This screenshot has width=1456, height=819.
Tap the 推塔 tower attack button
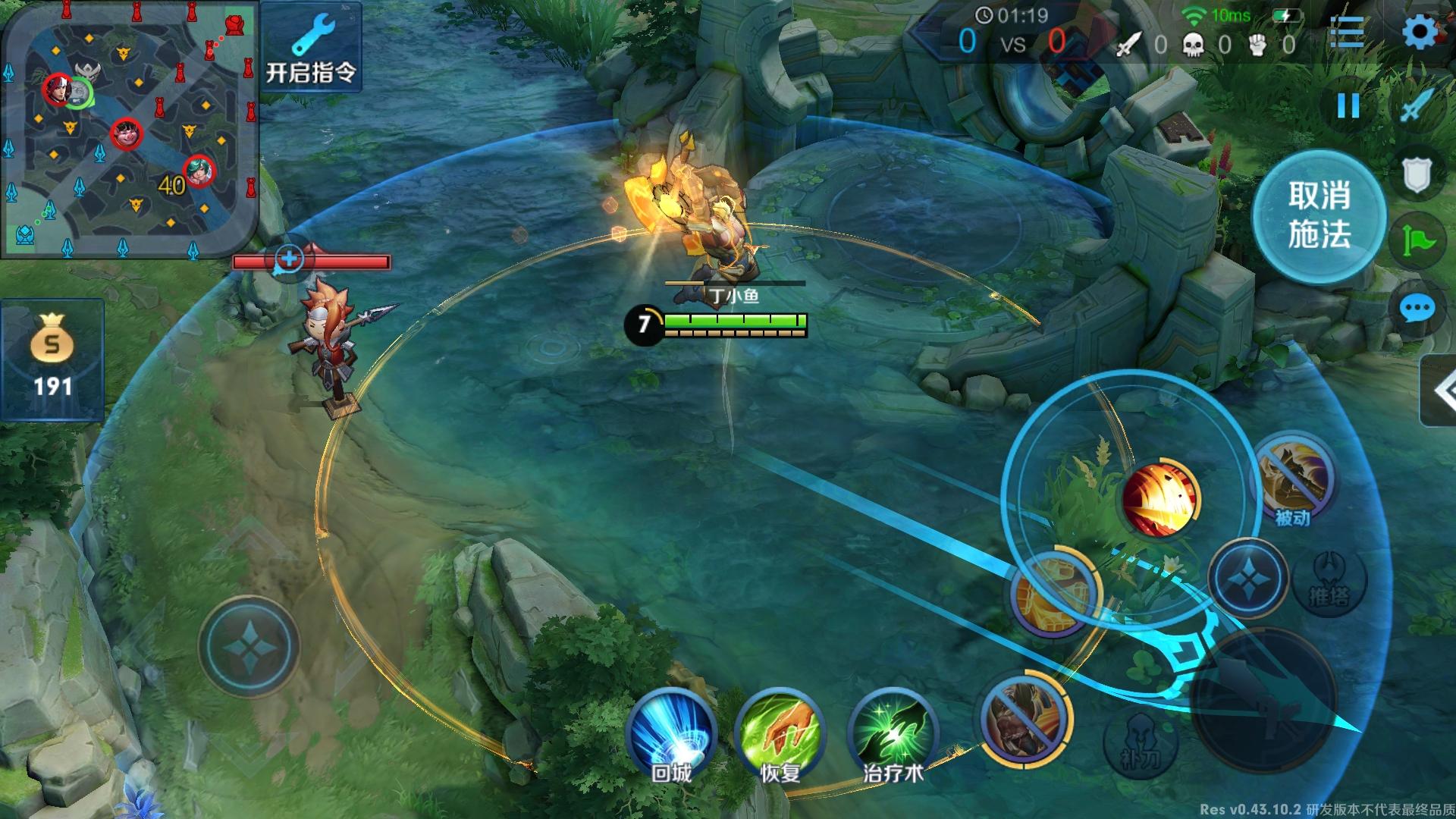coord(1329,580)
